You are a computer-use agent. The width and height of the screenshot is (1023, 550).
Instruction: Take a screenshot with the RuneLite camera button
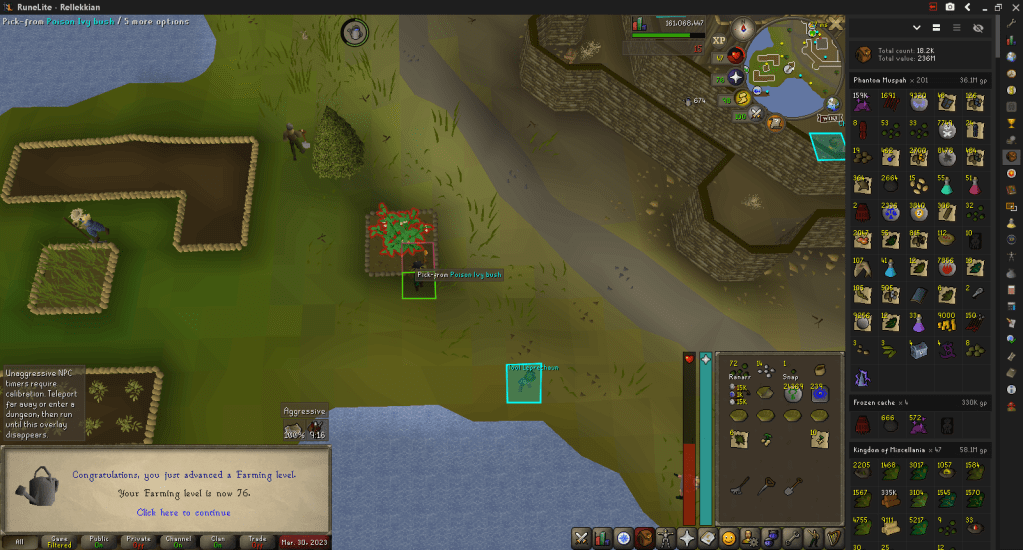tap(949, 7)
